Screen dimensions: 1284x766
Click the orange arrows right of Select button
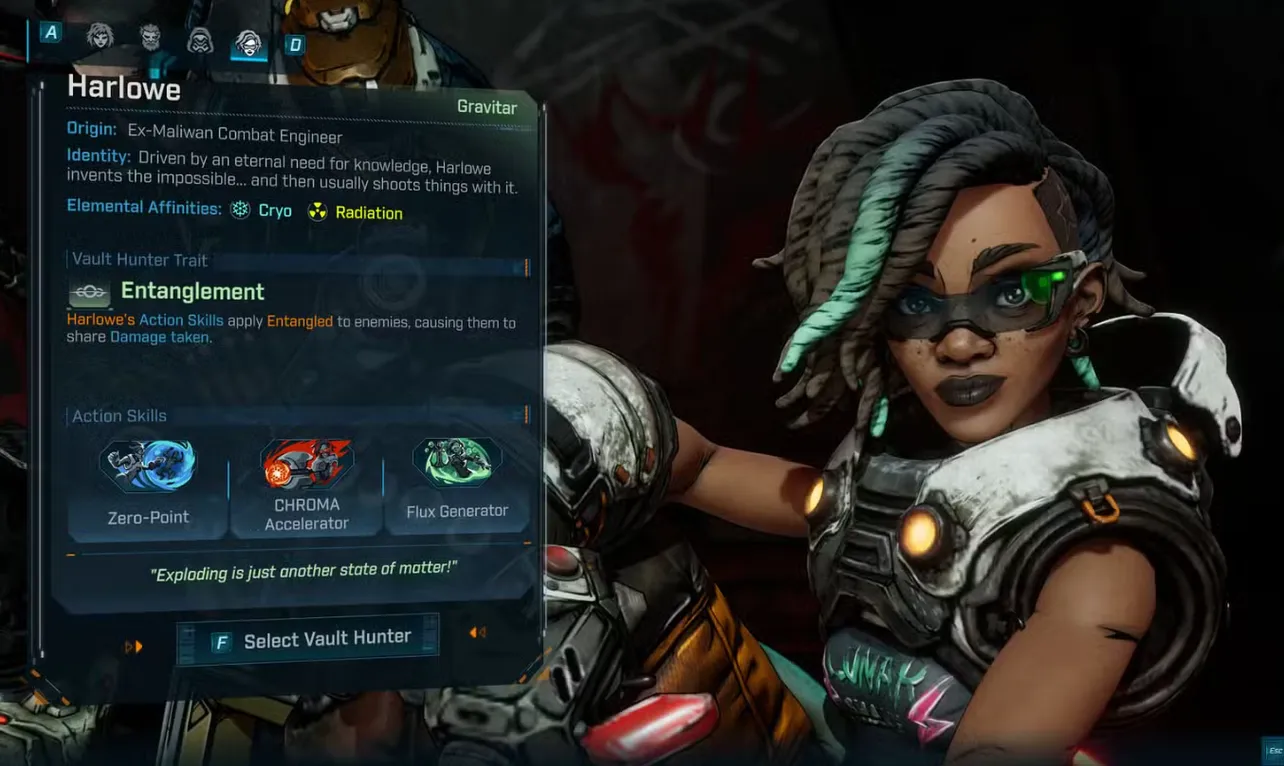click(477, 632)
